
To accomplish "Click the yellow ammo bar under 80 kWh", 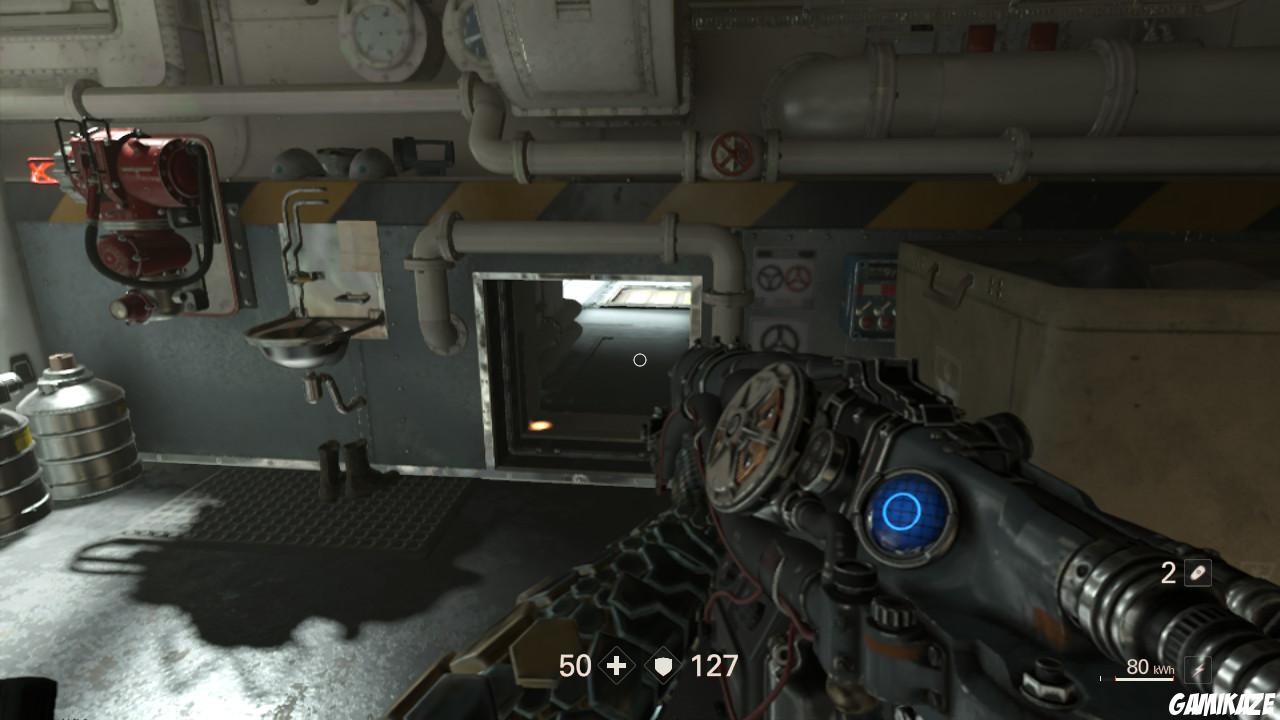I will [x=1145, y=678].
